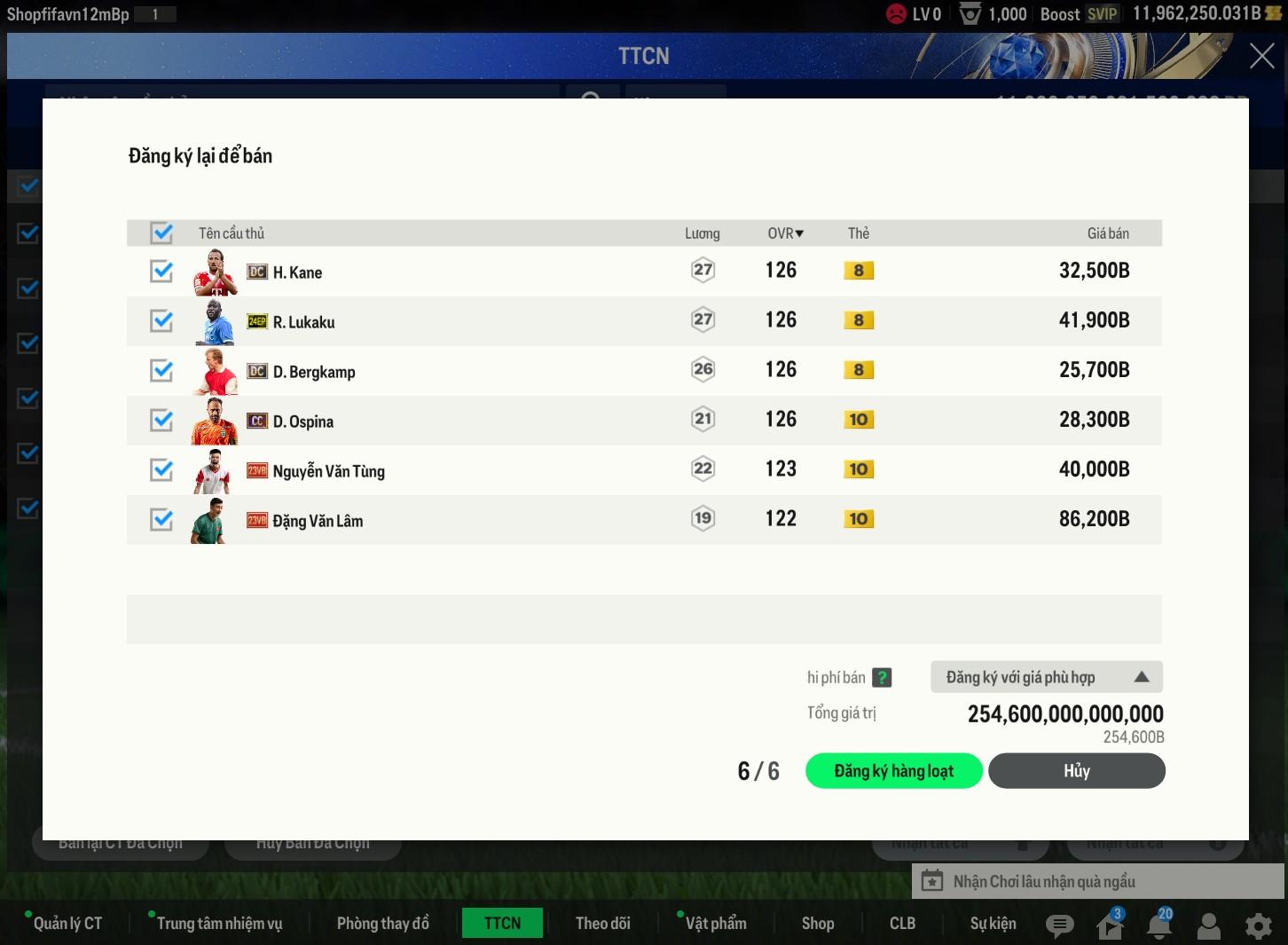Toggle the D. Ospina checkbox
The width and height of the screenshot is (1288, 945).
(161, 421)
